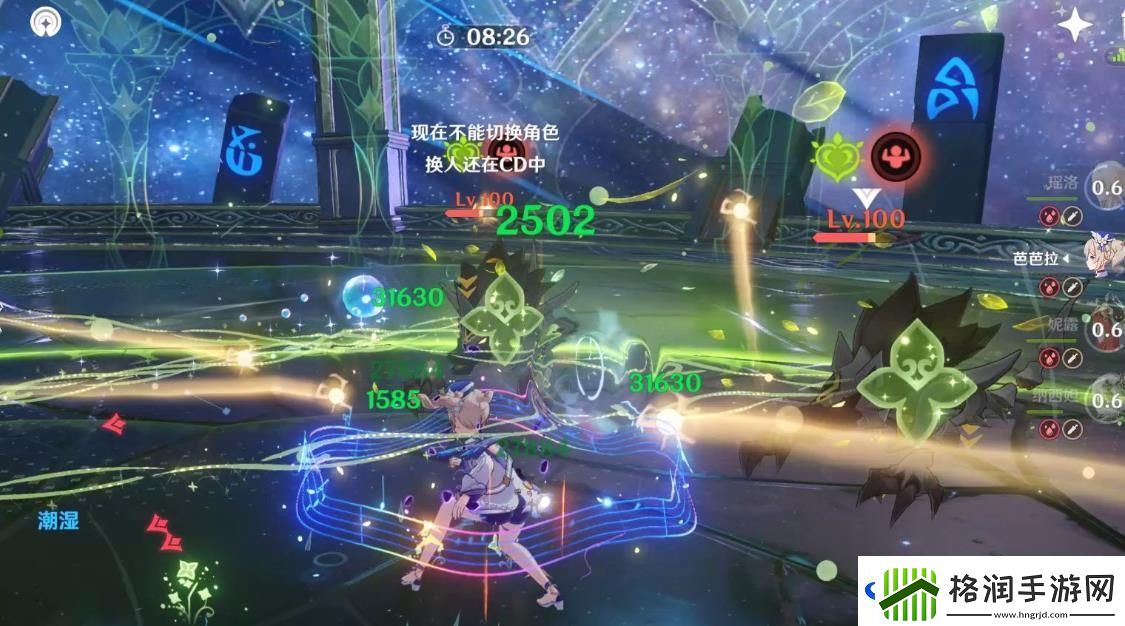
Task: Open the 格润手游网 site watermark logo
Action: [992, 590]
